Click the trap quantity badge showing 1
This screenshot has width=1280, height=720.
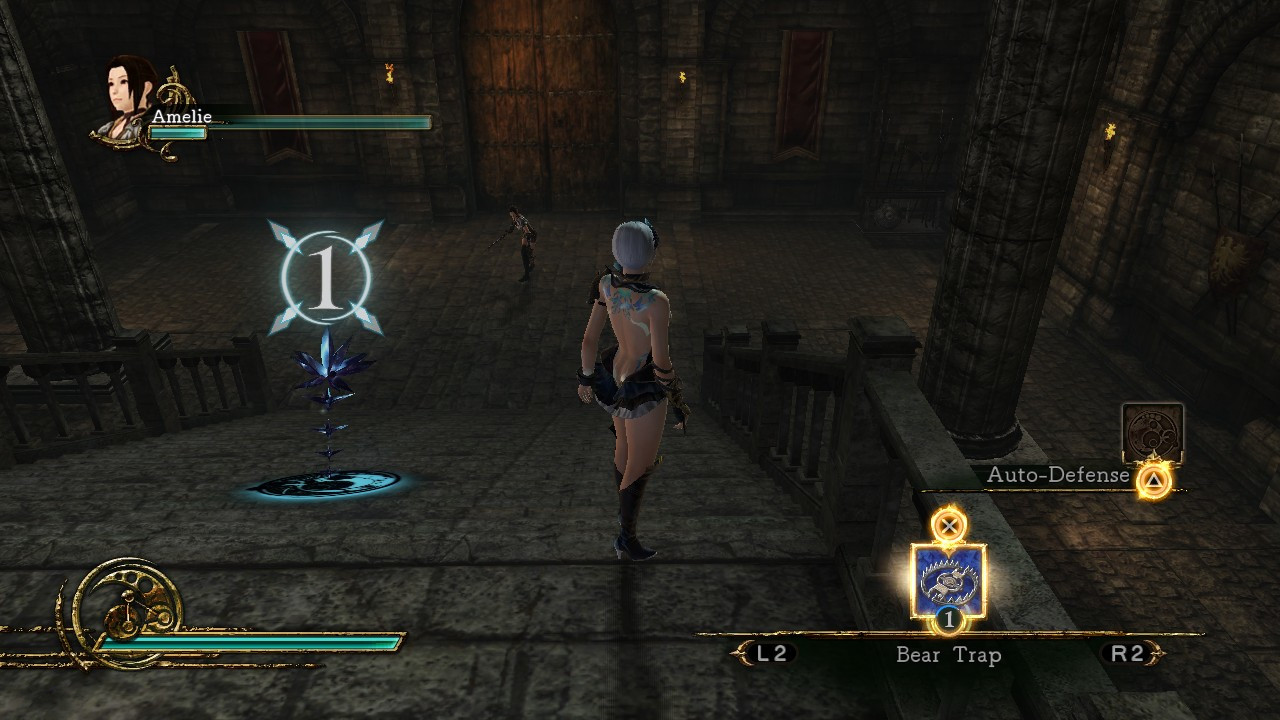(948, 620)
